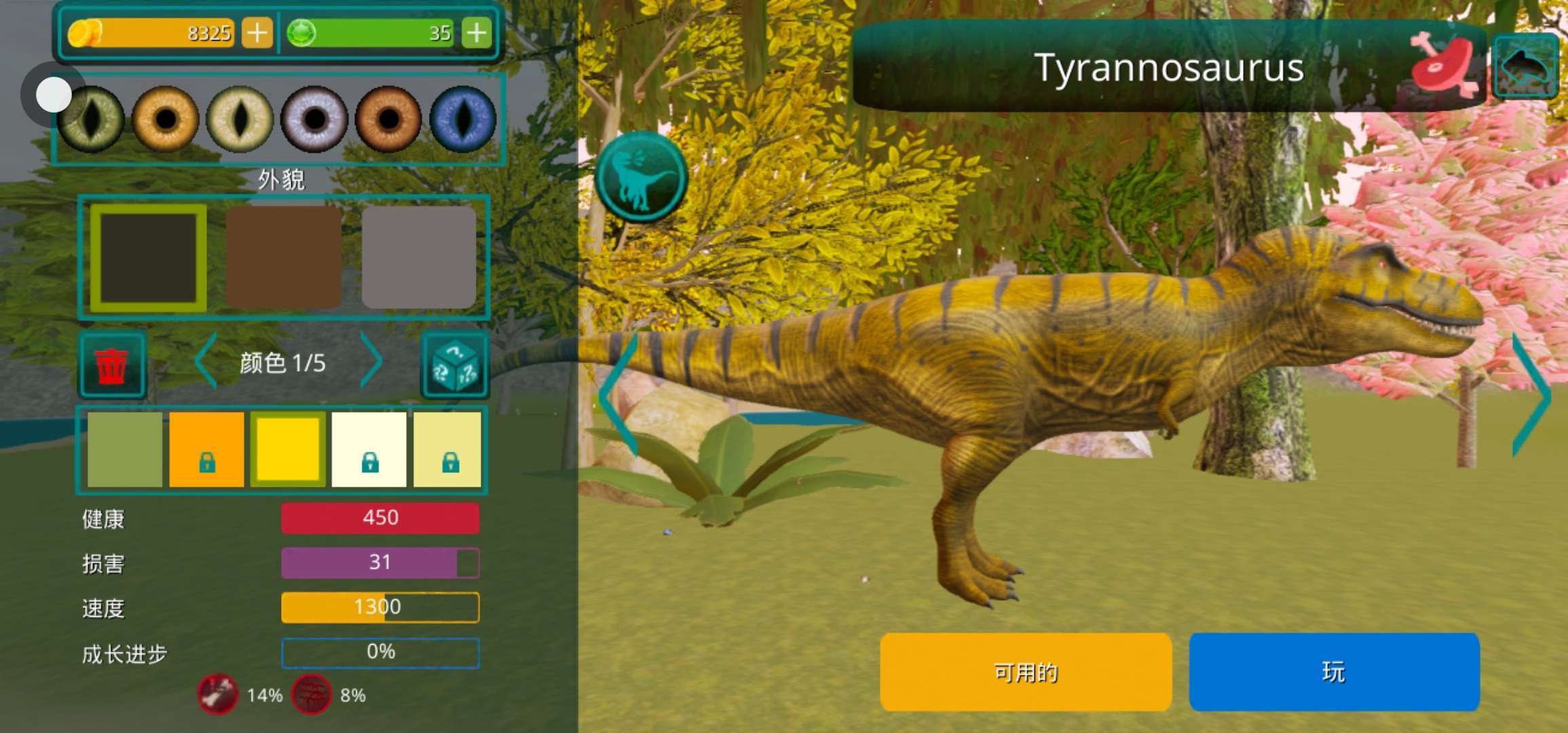Delete appearance with red trash can button
Viewport: 1568px width, 733px height.
pyautogui.click(x=111, y=365)
